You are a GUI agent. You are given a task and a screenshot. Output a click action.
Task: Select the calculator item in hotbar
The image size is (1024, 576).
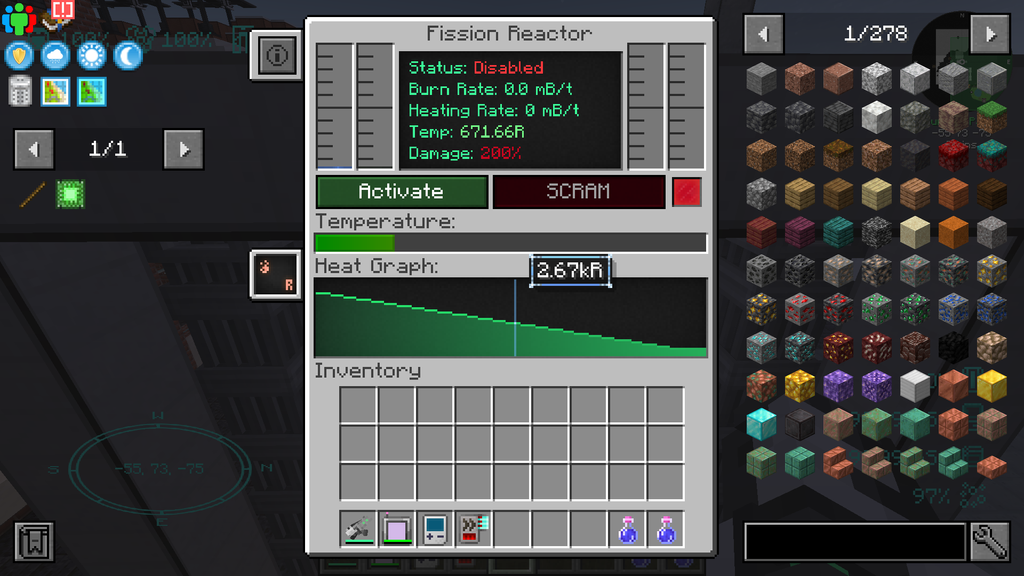435,528
